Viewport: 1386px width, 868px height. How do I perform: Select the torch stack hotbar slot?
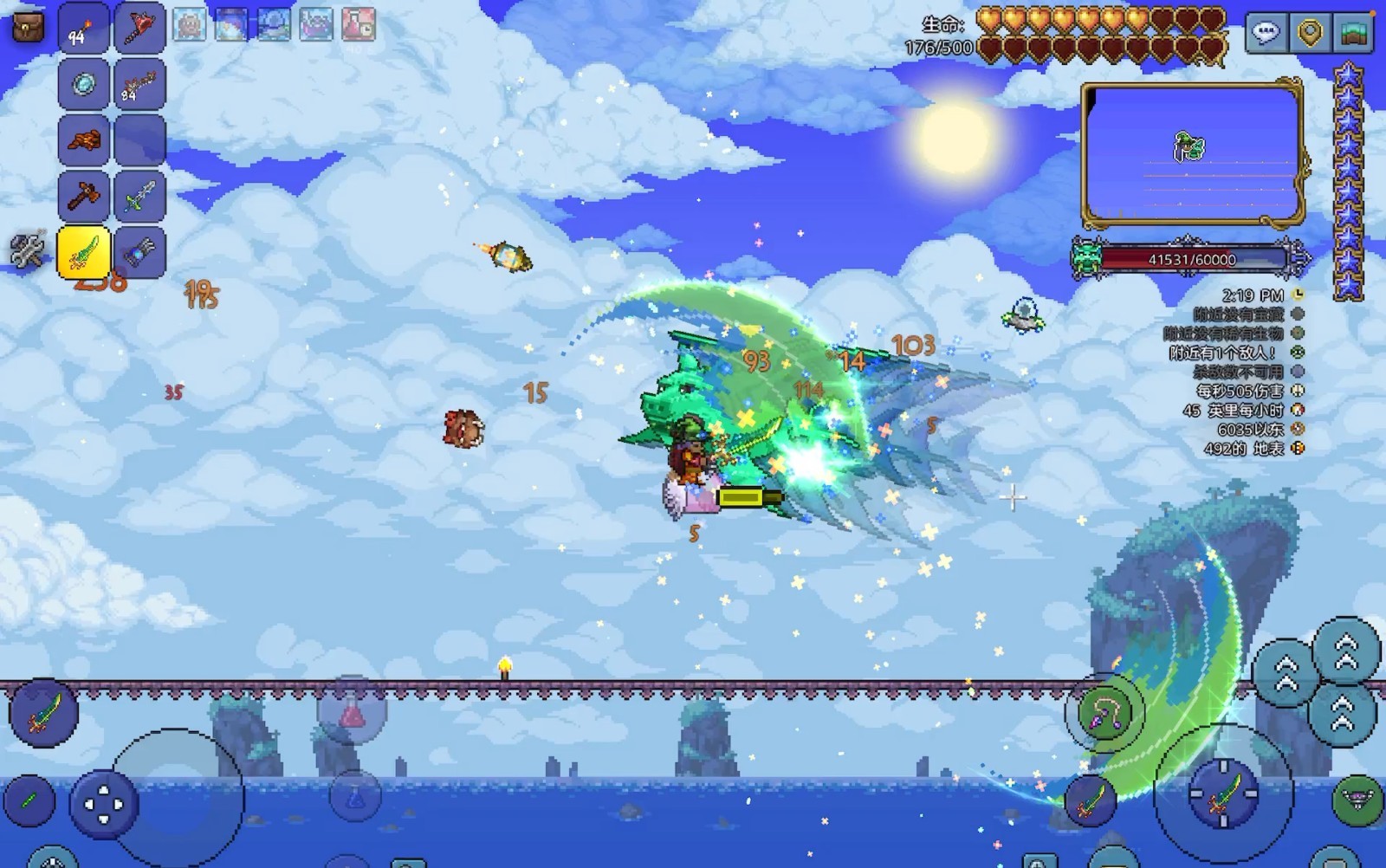coord(84,28)
